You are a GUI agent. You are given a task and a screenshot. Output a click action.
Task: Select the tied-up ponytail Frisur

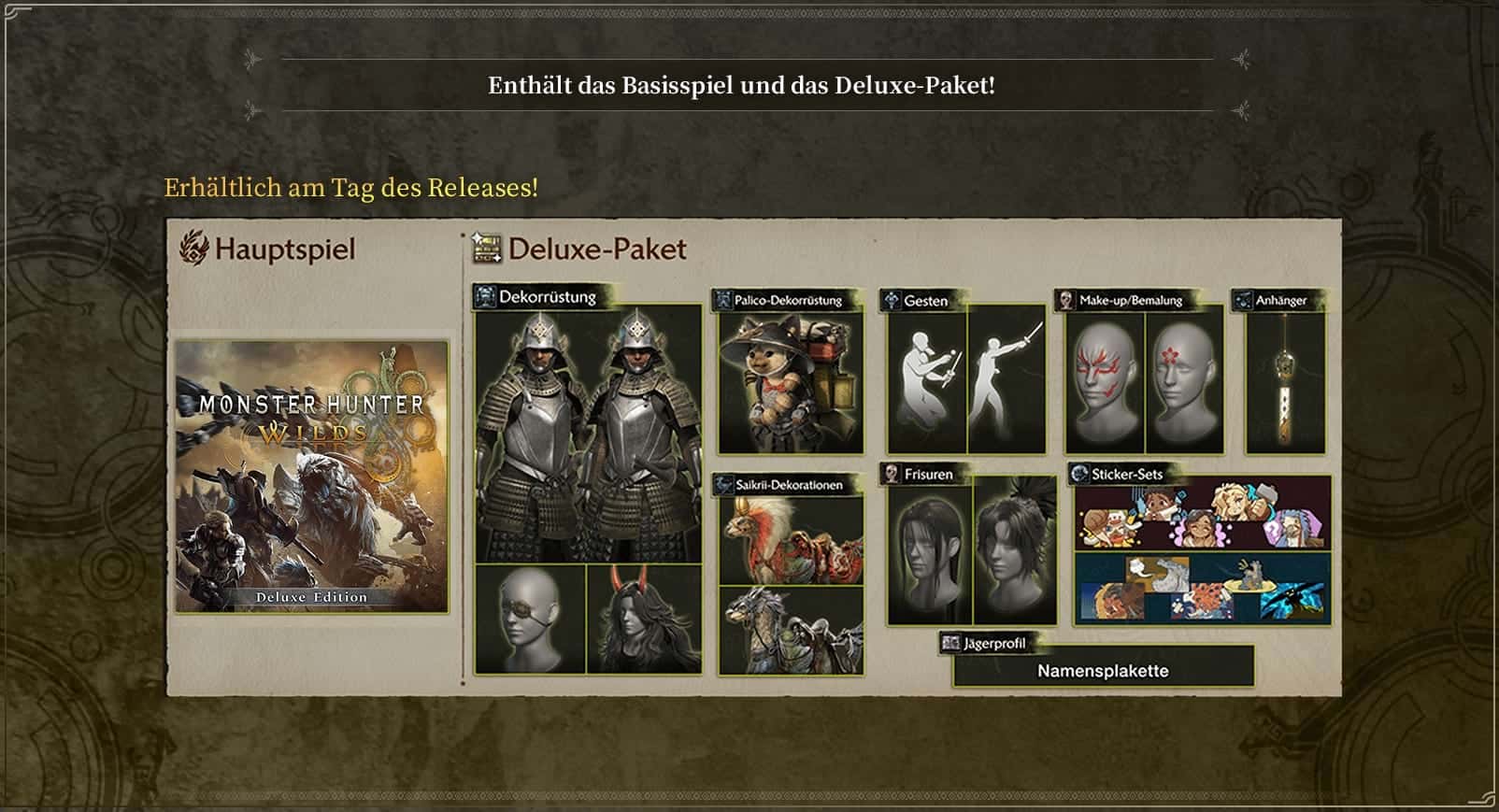[x=1015, y=553]
